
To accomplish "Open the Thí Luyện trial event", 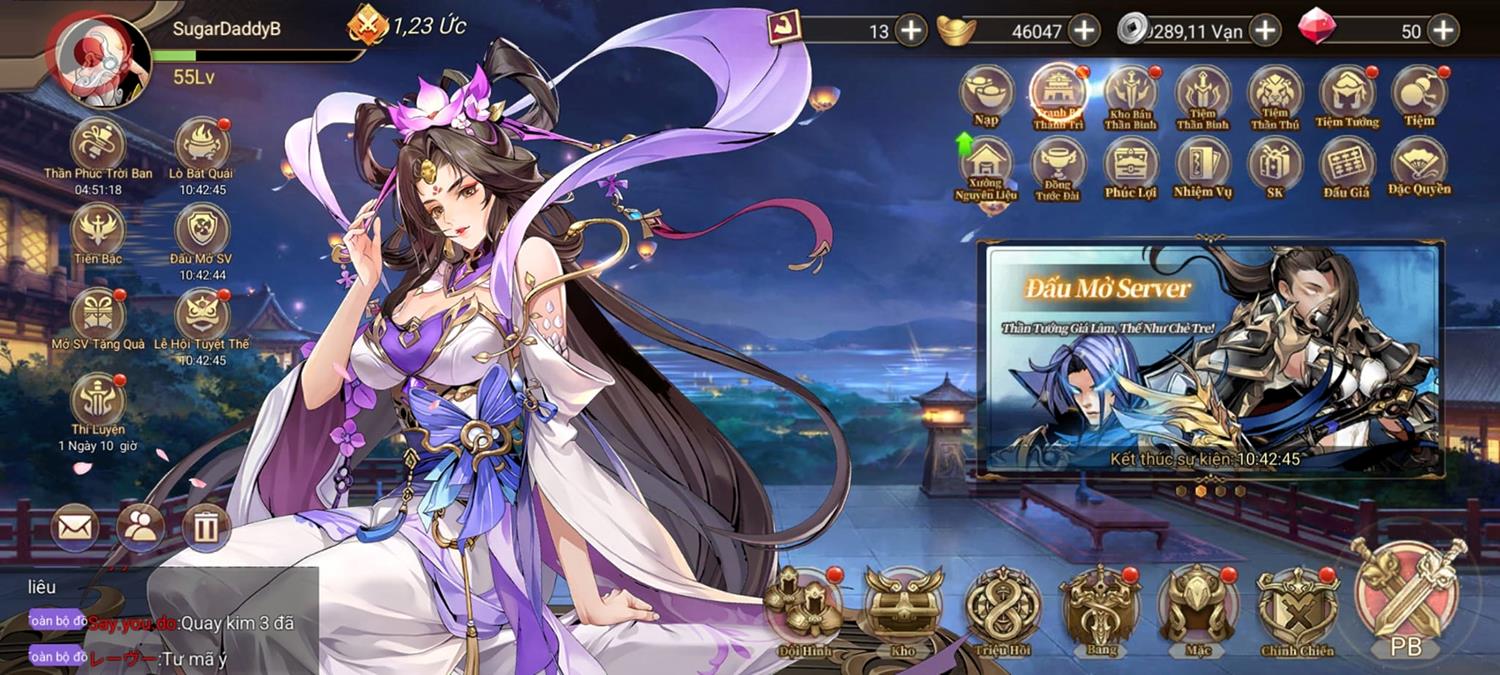I will tap(98, 400).
